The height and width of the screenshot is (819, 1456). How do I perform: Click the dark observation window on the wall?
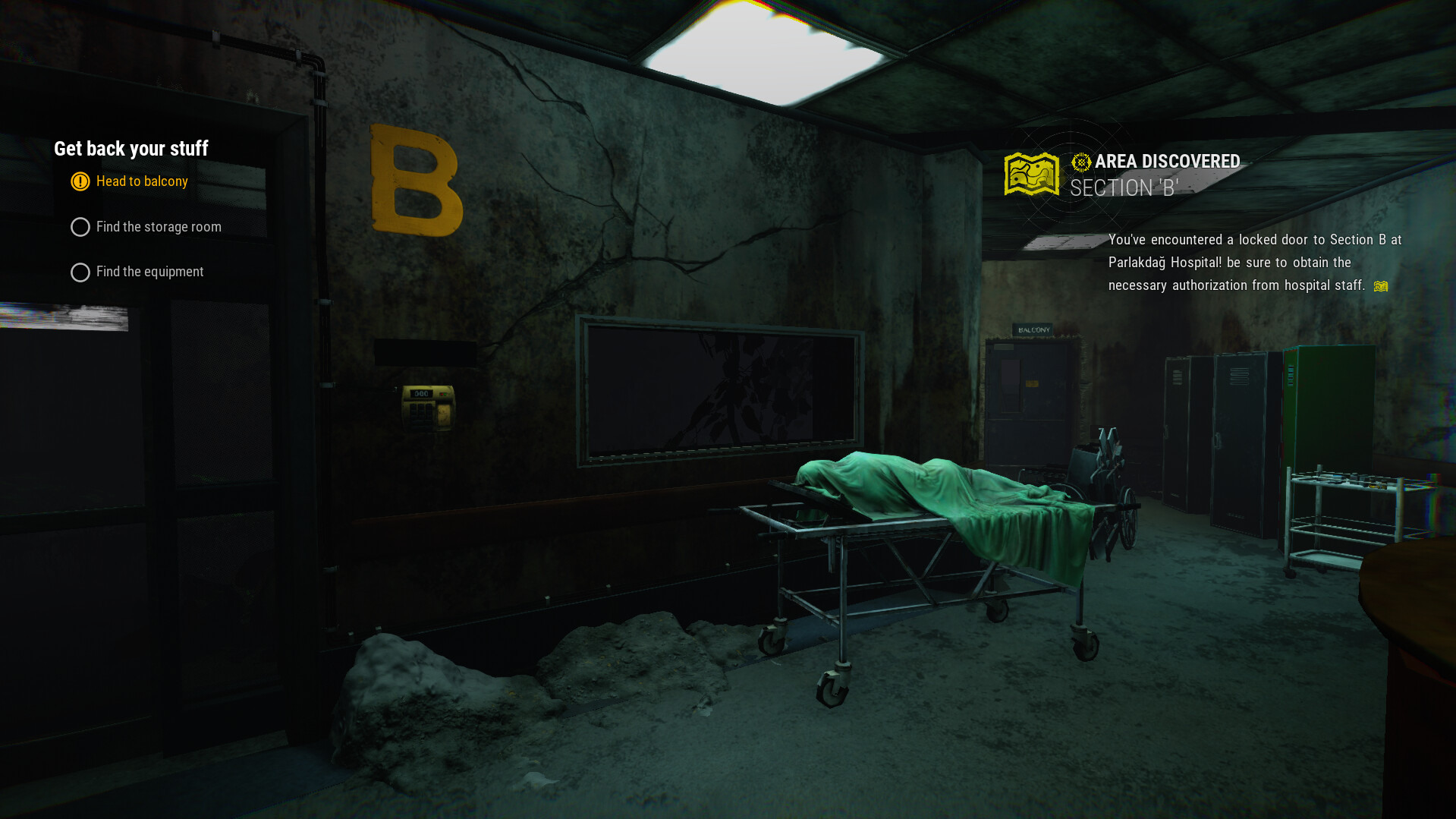(719, 387)
